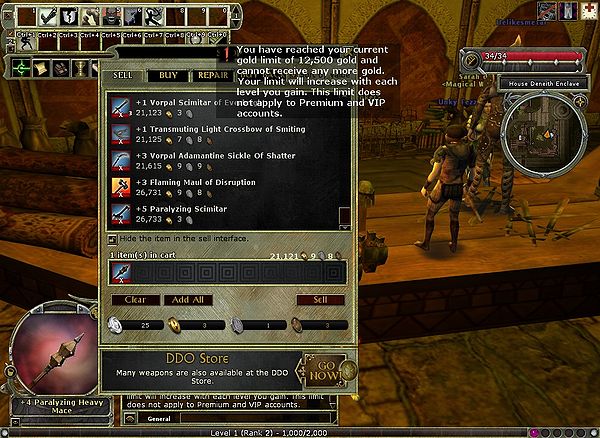
Task: Toggle hide the item in sell interface checkbox
Action: coord(111,239)
